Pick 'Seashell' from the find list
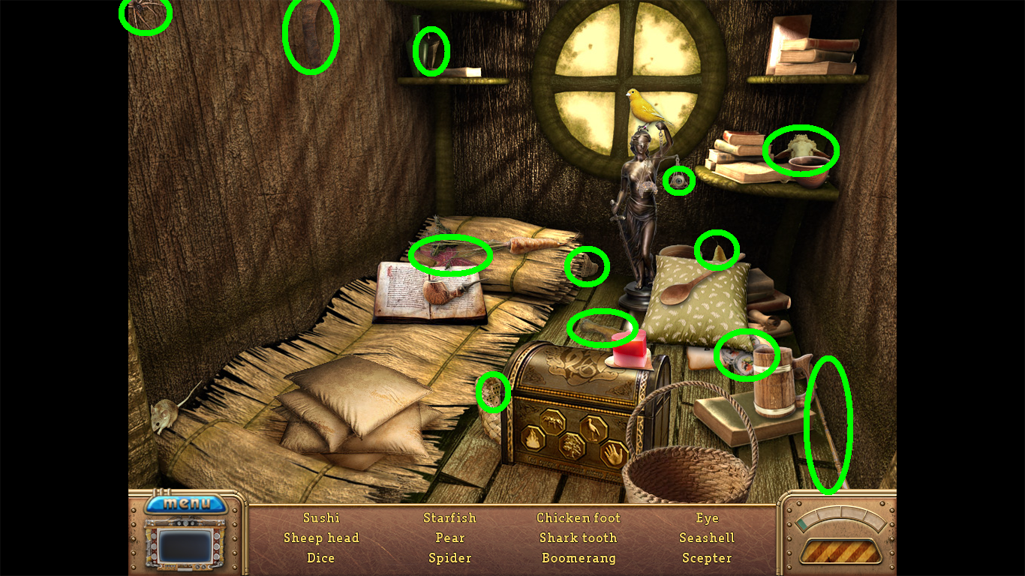 (x=707, y=538)
